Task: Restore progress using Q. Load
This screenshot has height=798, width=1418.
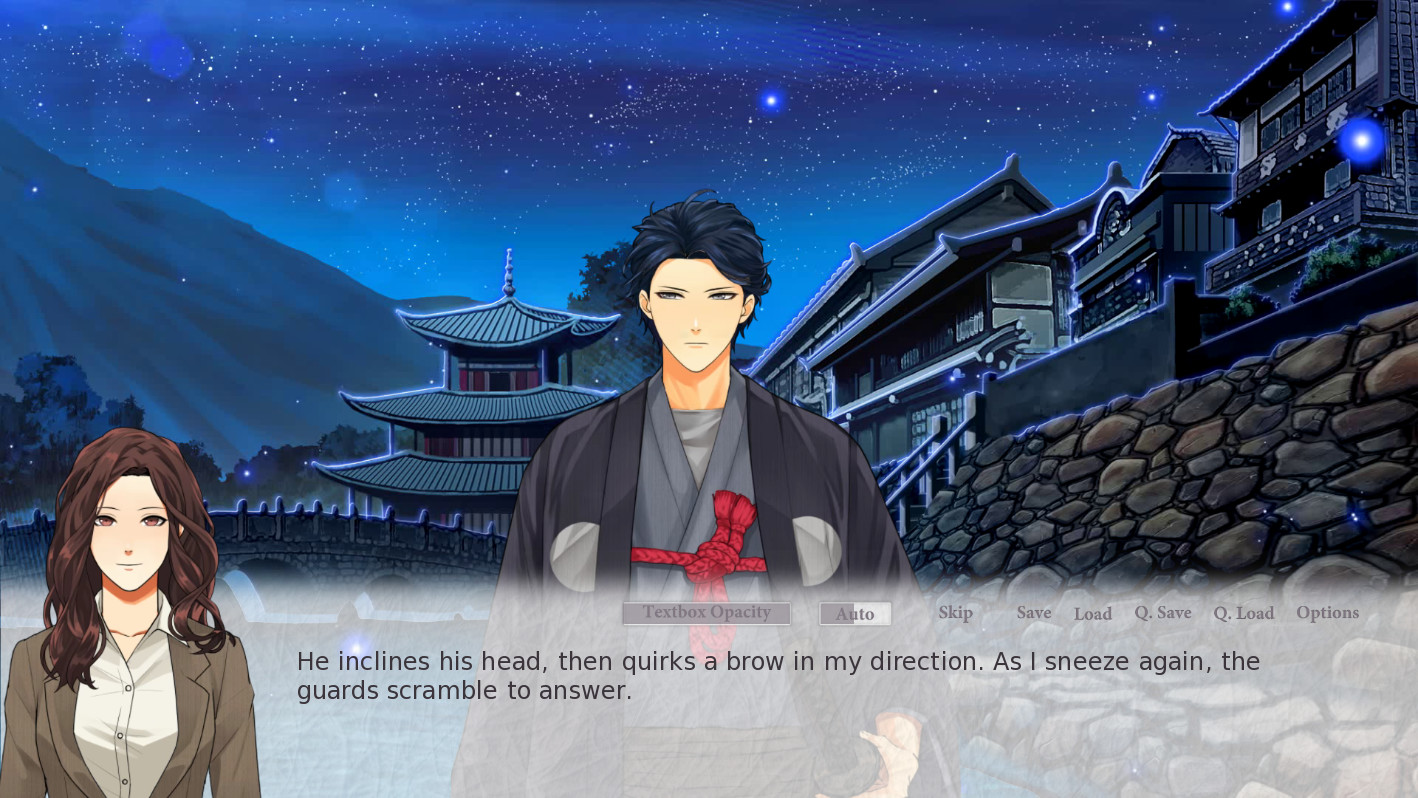Action: click(x=1243, y=613)
